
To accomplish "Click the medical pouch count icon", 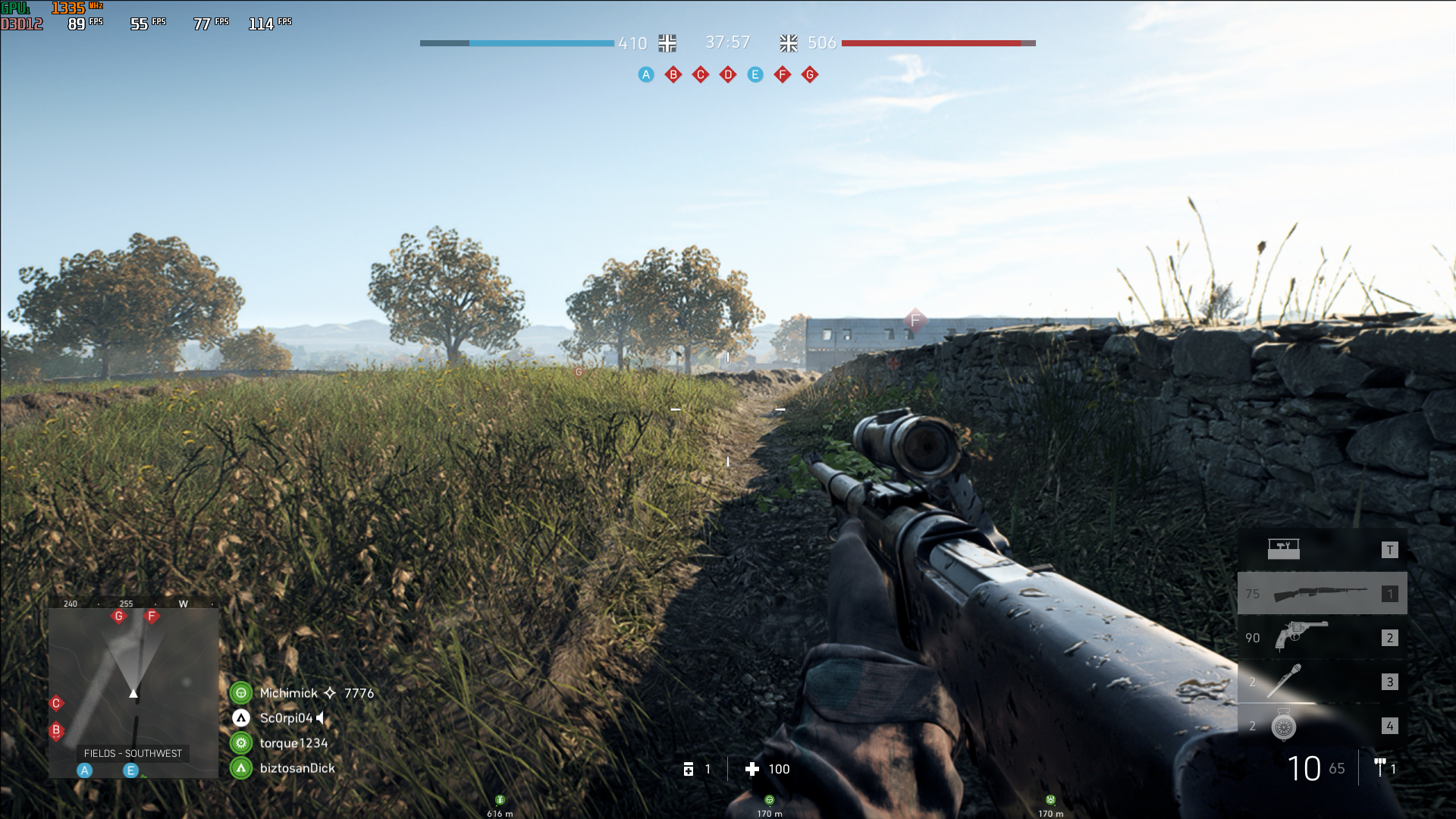I will coord(689,769).
